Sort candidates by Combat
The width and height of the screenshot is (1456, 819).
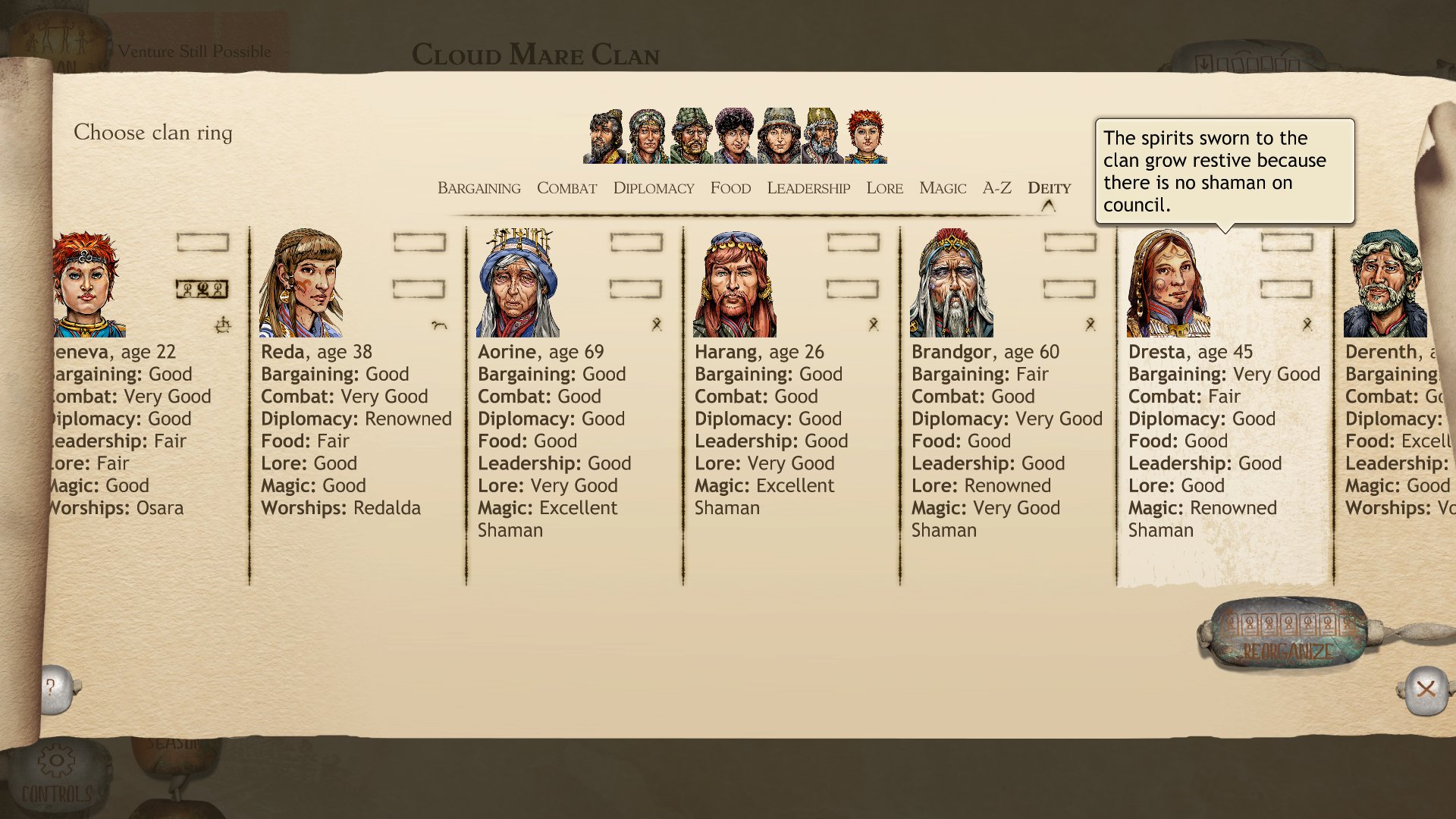pyautogui.click(x=566, y=188)
